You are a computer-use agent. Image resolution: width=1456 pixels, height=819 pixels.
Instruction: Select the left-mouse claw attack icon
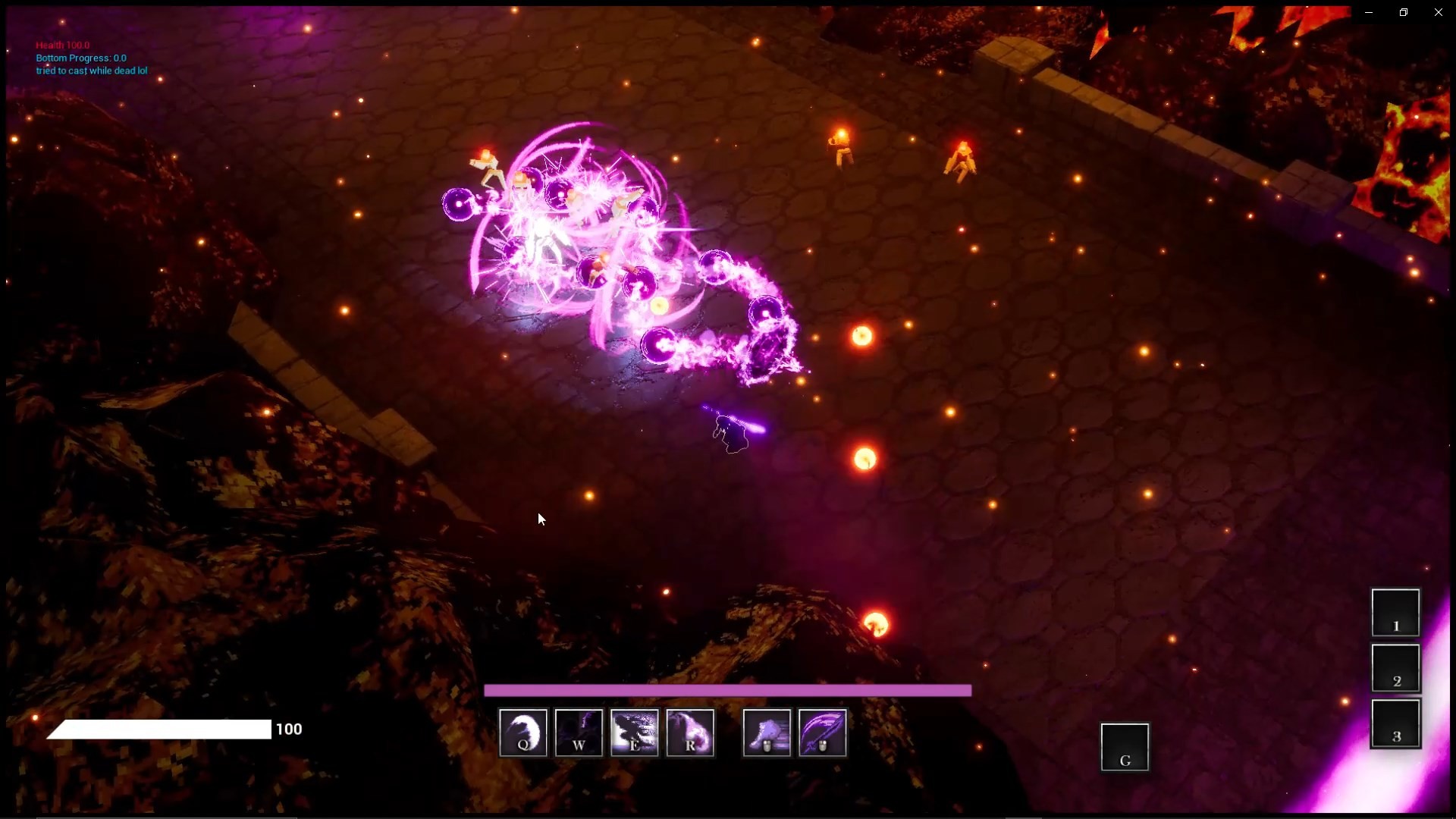(767, 733)
